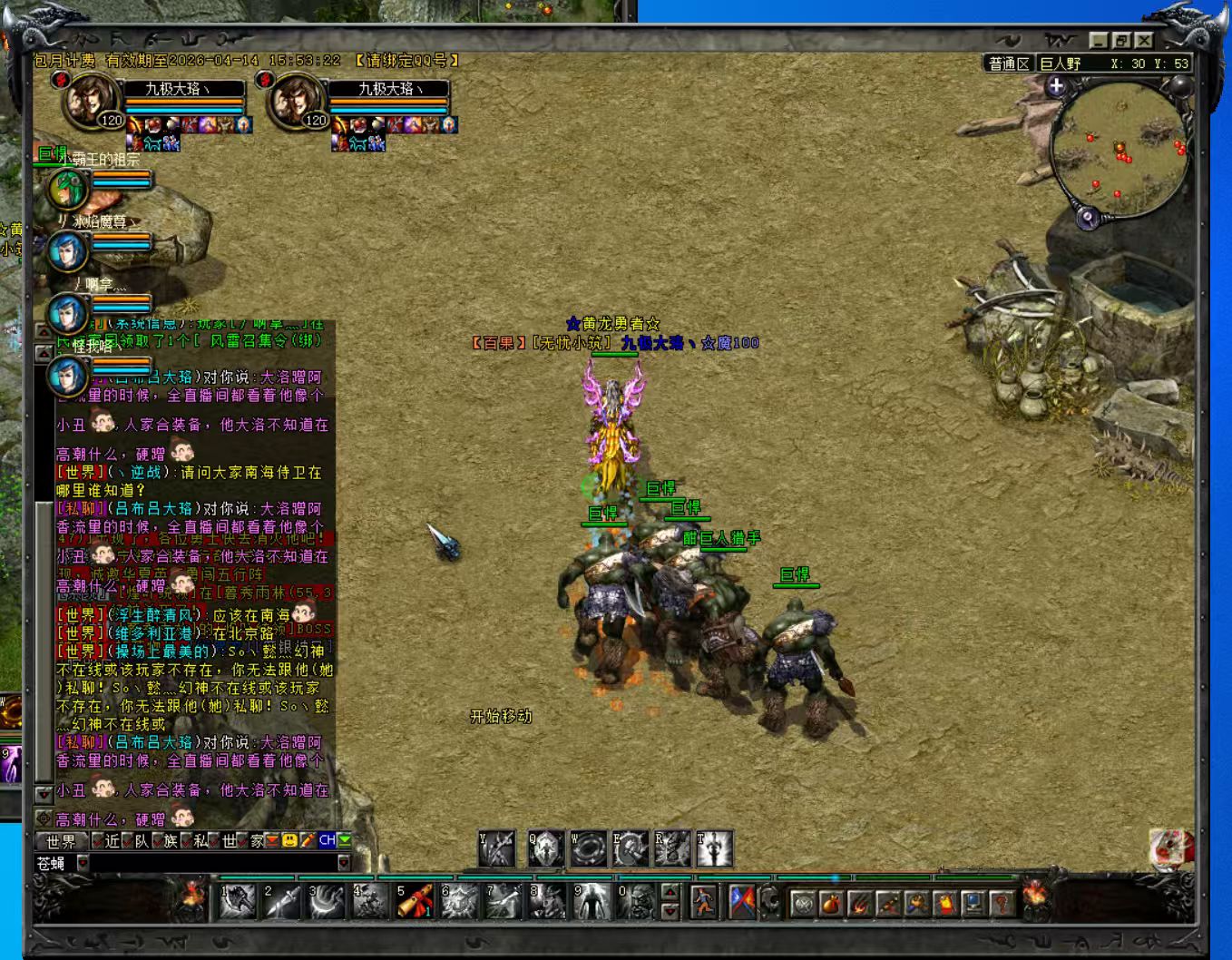The width and height of the screenshot is (1232, 960).
Task: Use the red scroll in hotbar slot 5
Action: 415,901
